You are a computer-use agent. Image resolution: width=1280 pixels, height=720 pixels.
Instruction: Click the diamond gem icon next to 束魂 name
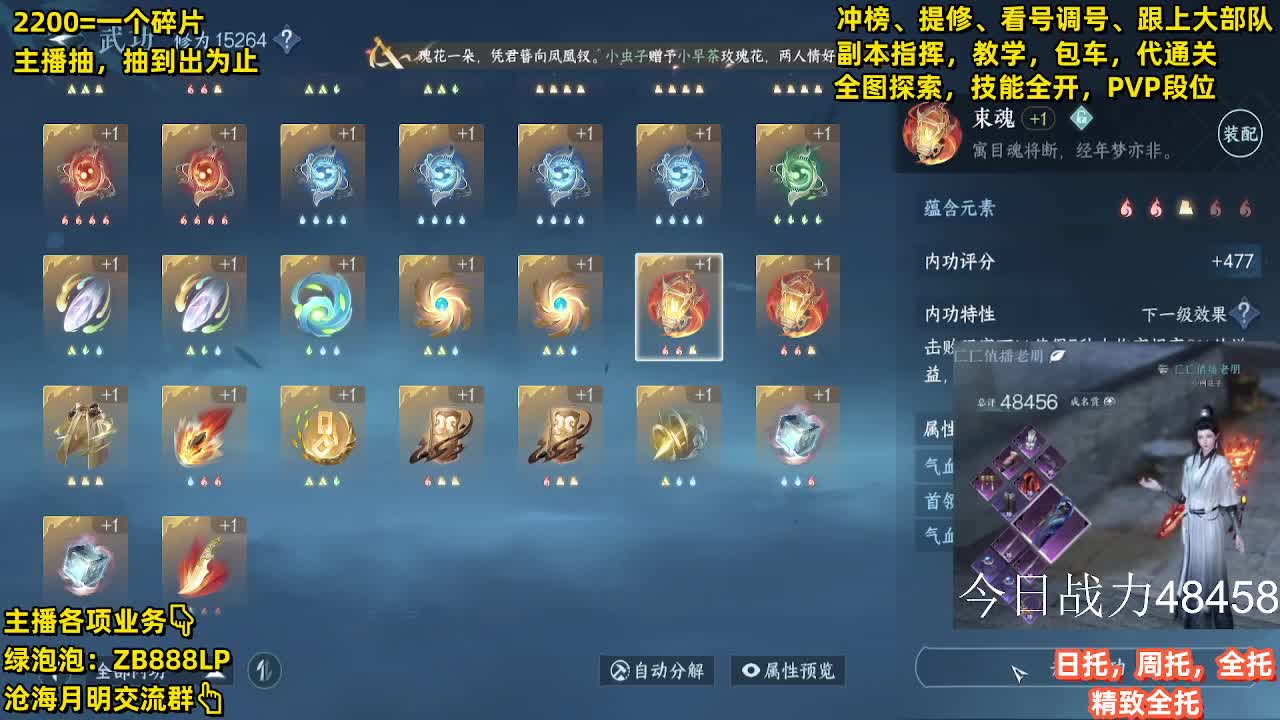coord(1080,118)
